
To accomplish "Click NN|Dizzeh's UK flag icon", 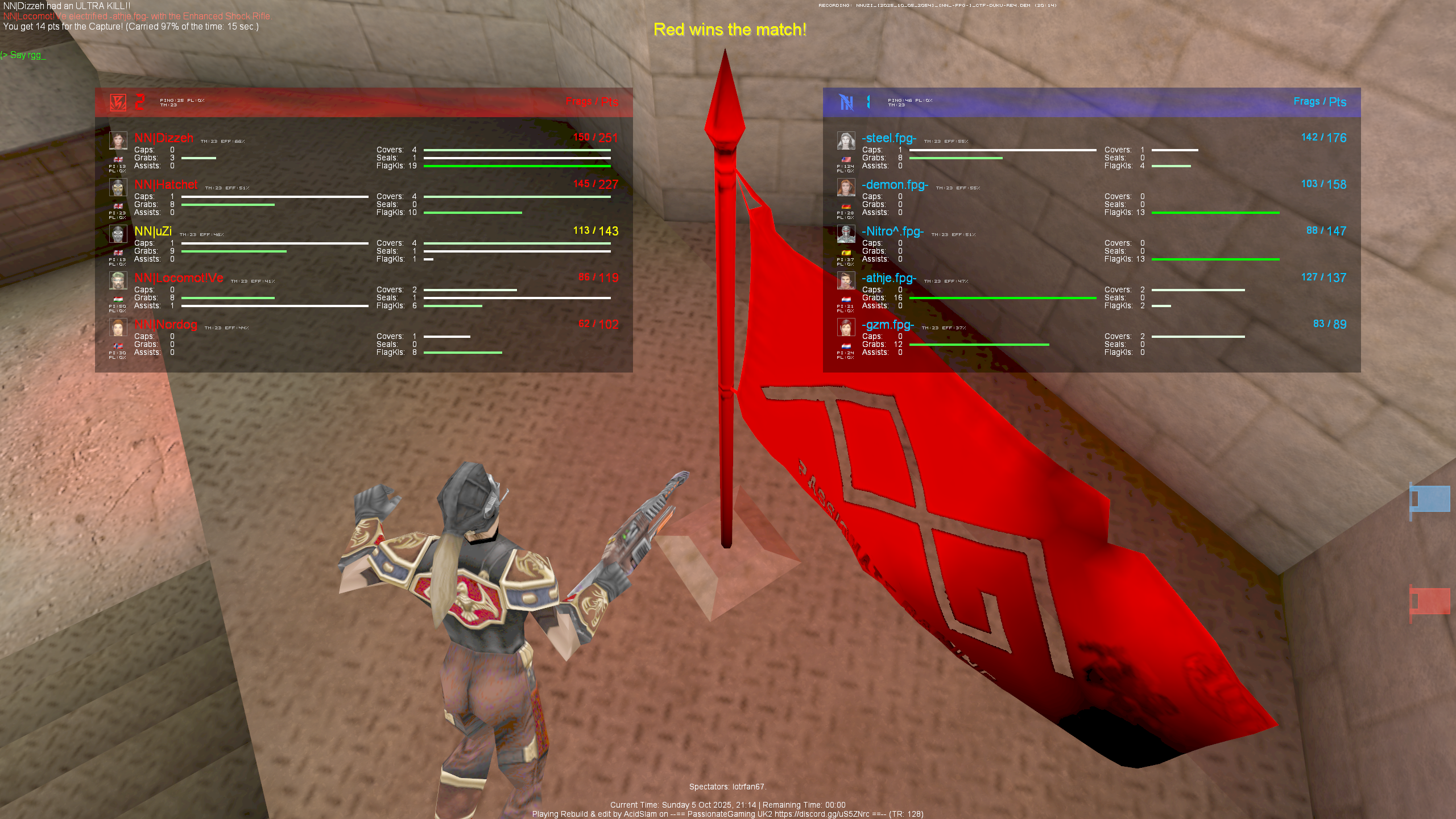I will [118, 160].
